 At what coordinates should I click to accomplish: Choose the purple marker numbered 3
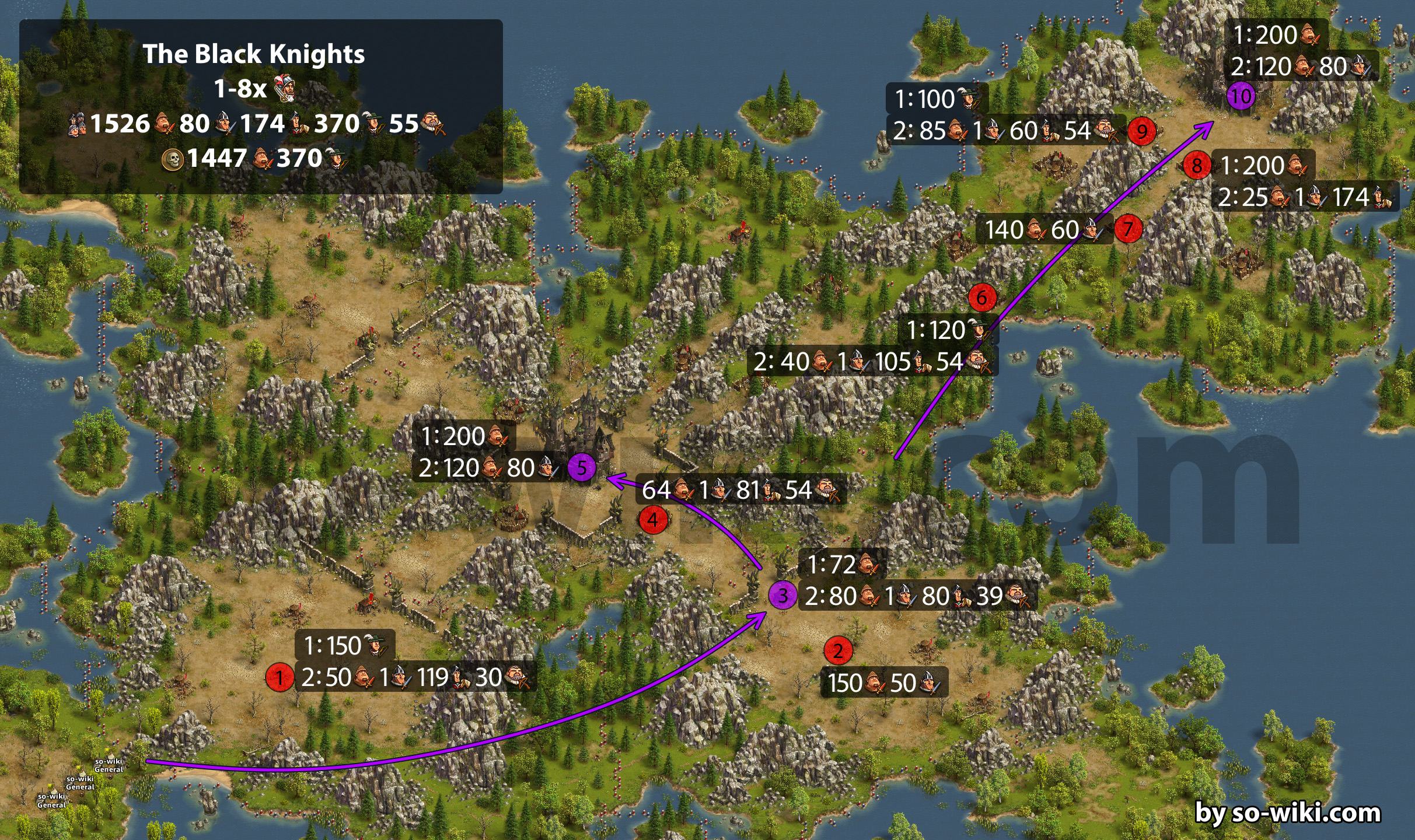tap(782, 595)
